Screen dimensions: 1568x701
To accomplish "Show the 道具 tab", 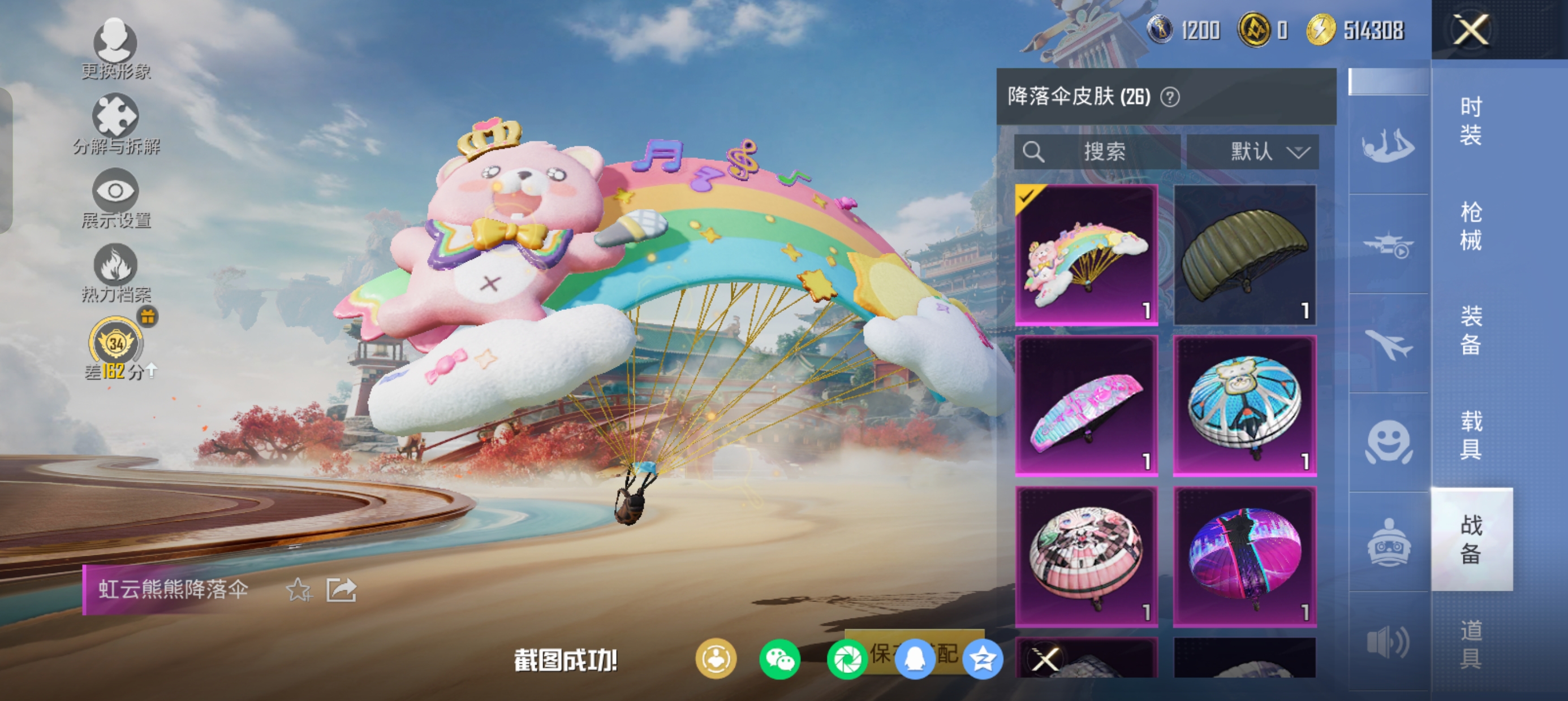I will (x=1471, y=644).
